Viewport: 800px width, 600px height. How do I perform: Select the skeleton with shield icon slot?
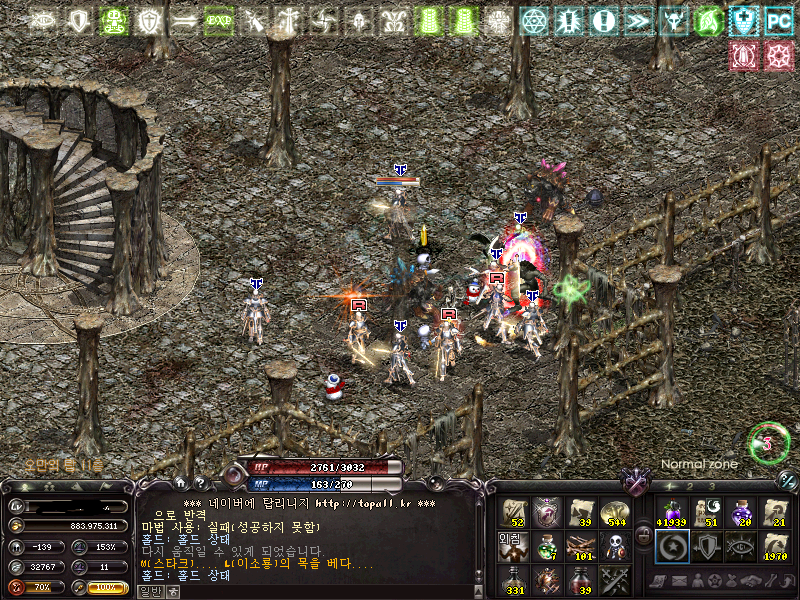[615, 546]
